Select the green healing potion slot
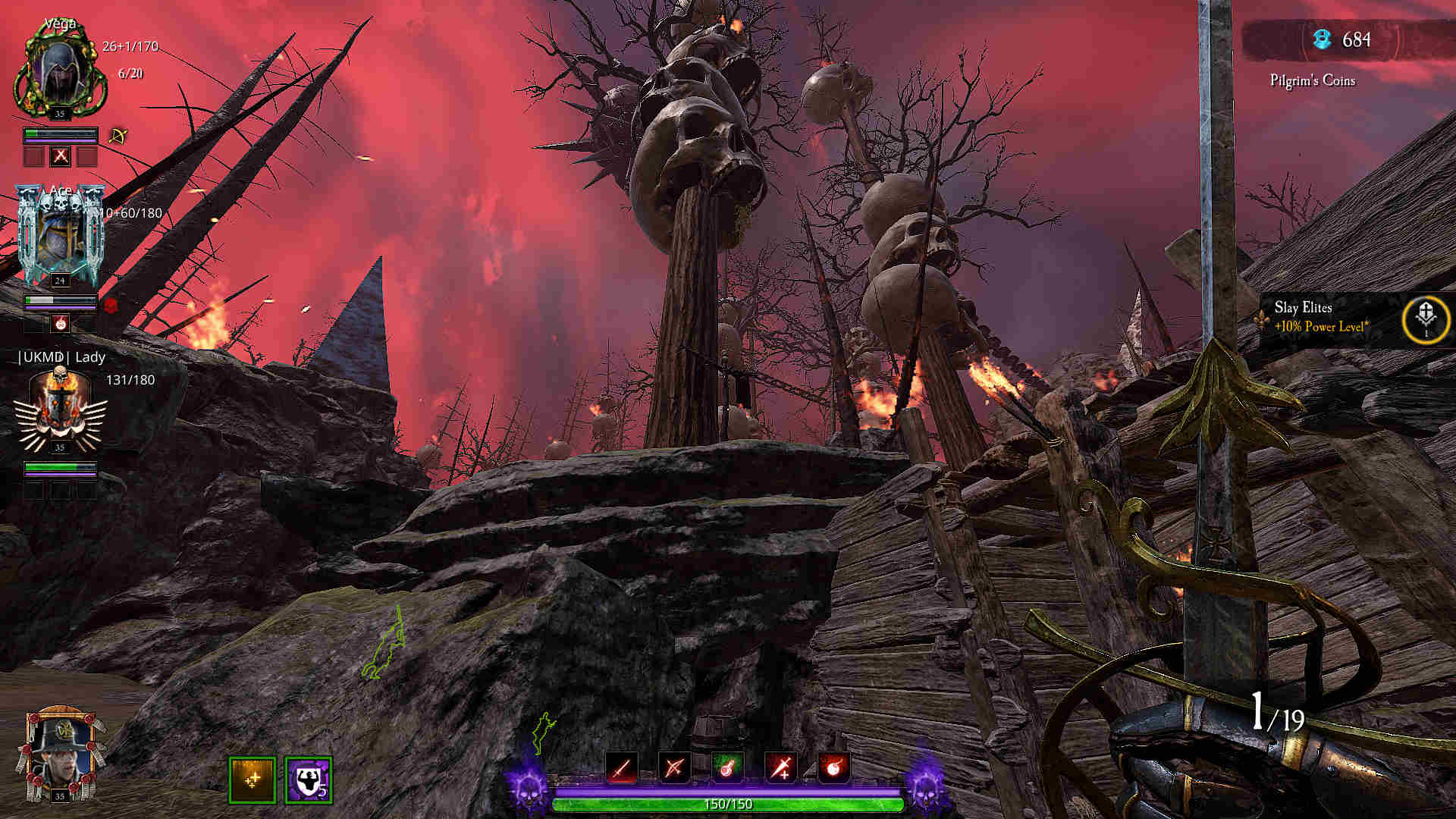This screenshot has width=1456, height=819. (x=727, y=767)
